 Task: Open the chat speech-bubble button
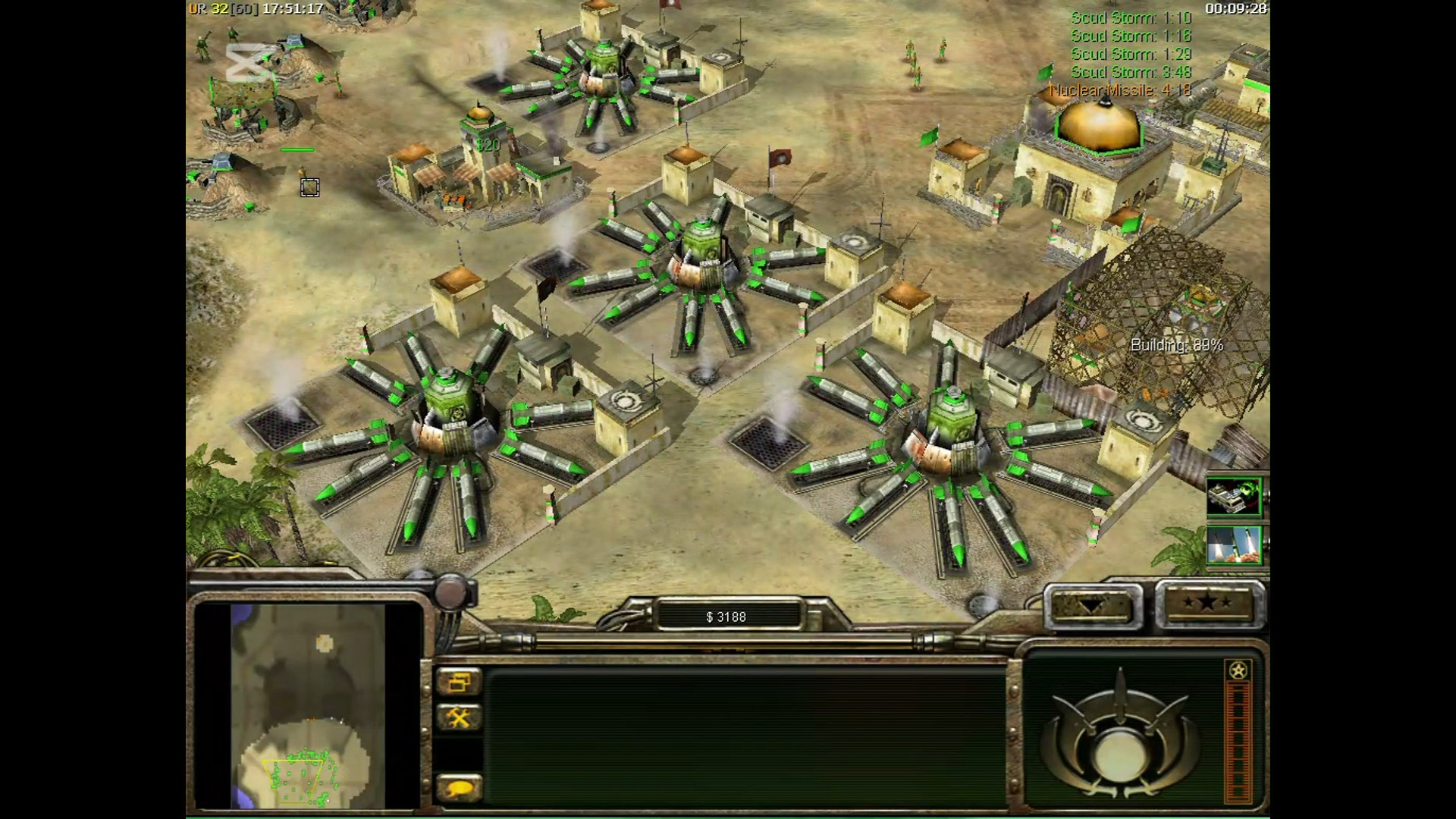pos(459,789)
